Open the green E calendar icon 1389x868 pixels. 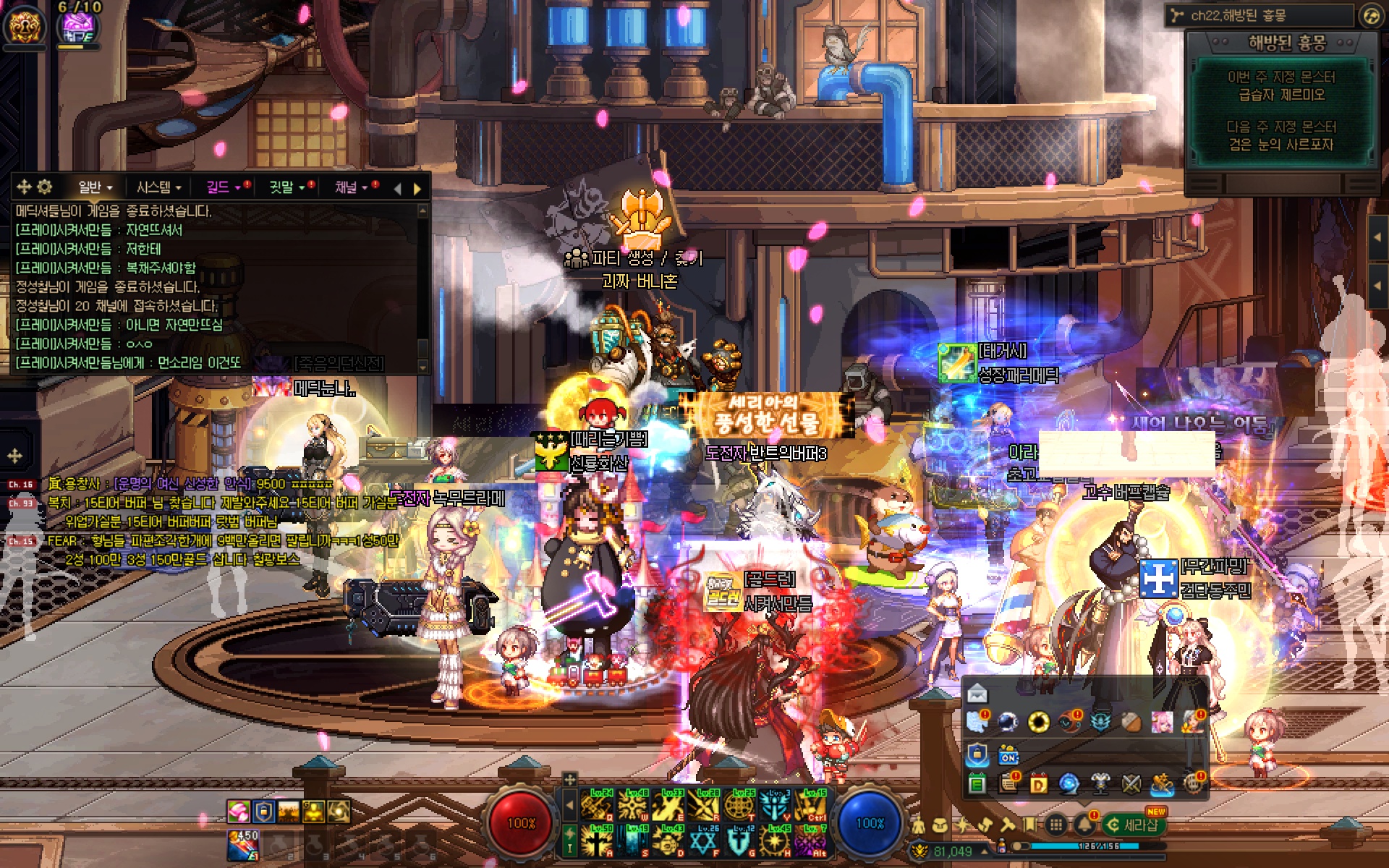977,783
